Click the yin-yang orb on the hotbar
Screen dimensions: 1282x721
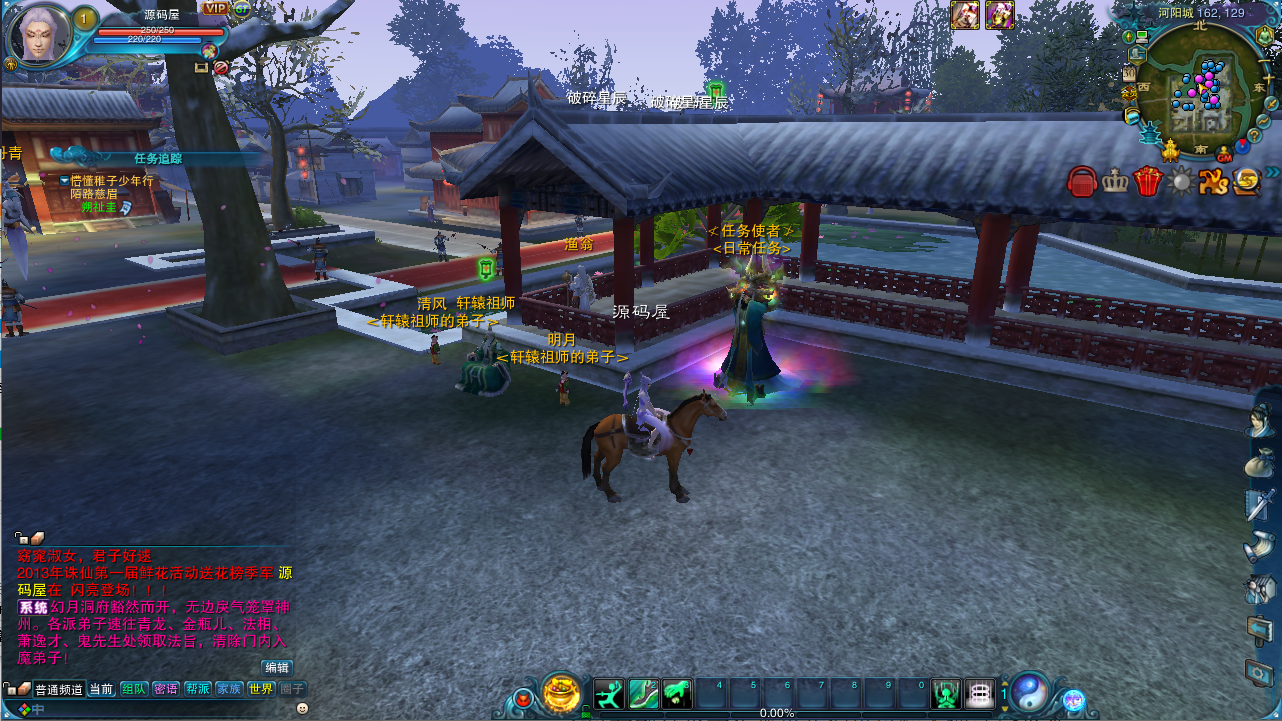(x=1029, y=692)
